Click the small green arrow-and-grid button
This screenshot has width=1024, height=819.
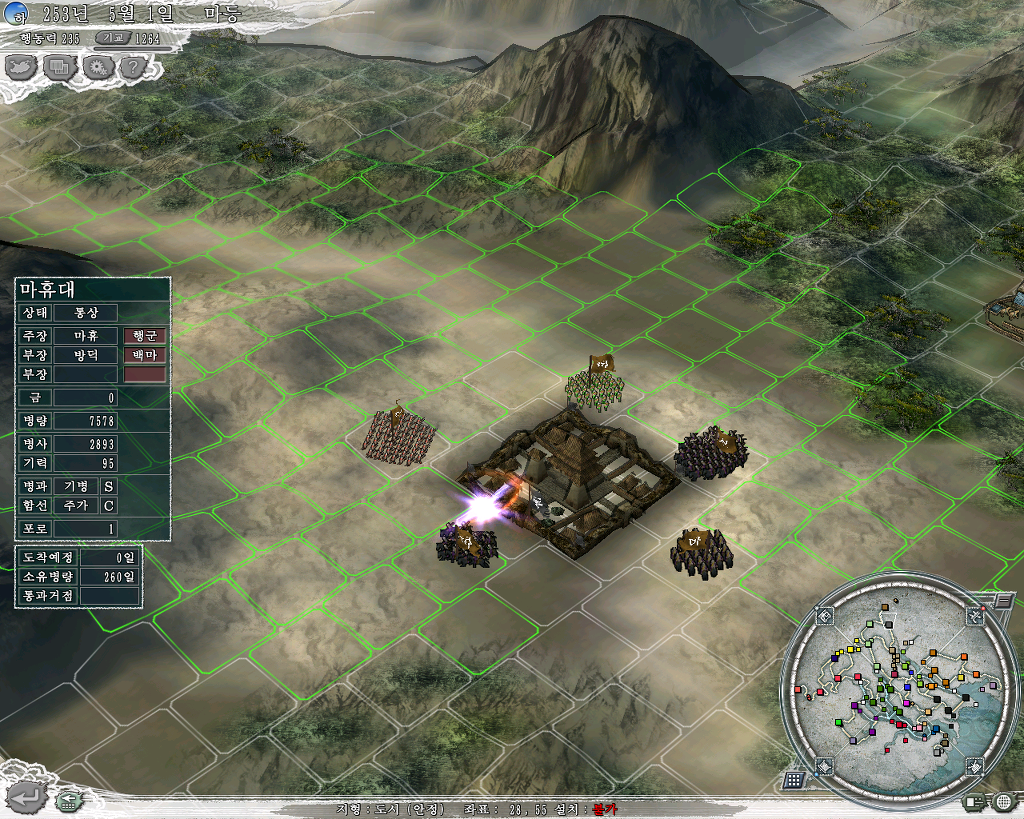click(x=69, y=799)
